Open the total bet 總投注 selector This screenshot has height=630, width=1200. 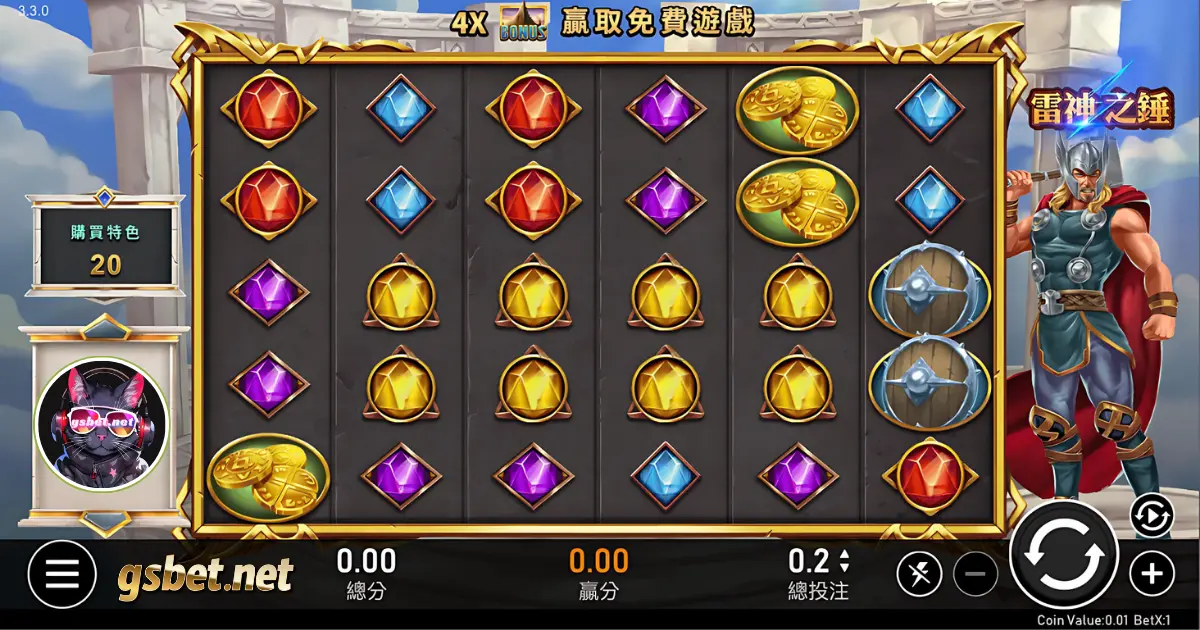tap(819, 573)
